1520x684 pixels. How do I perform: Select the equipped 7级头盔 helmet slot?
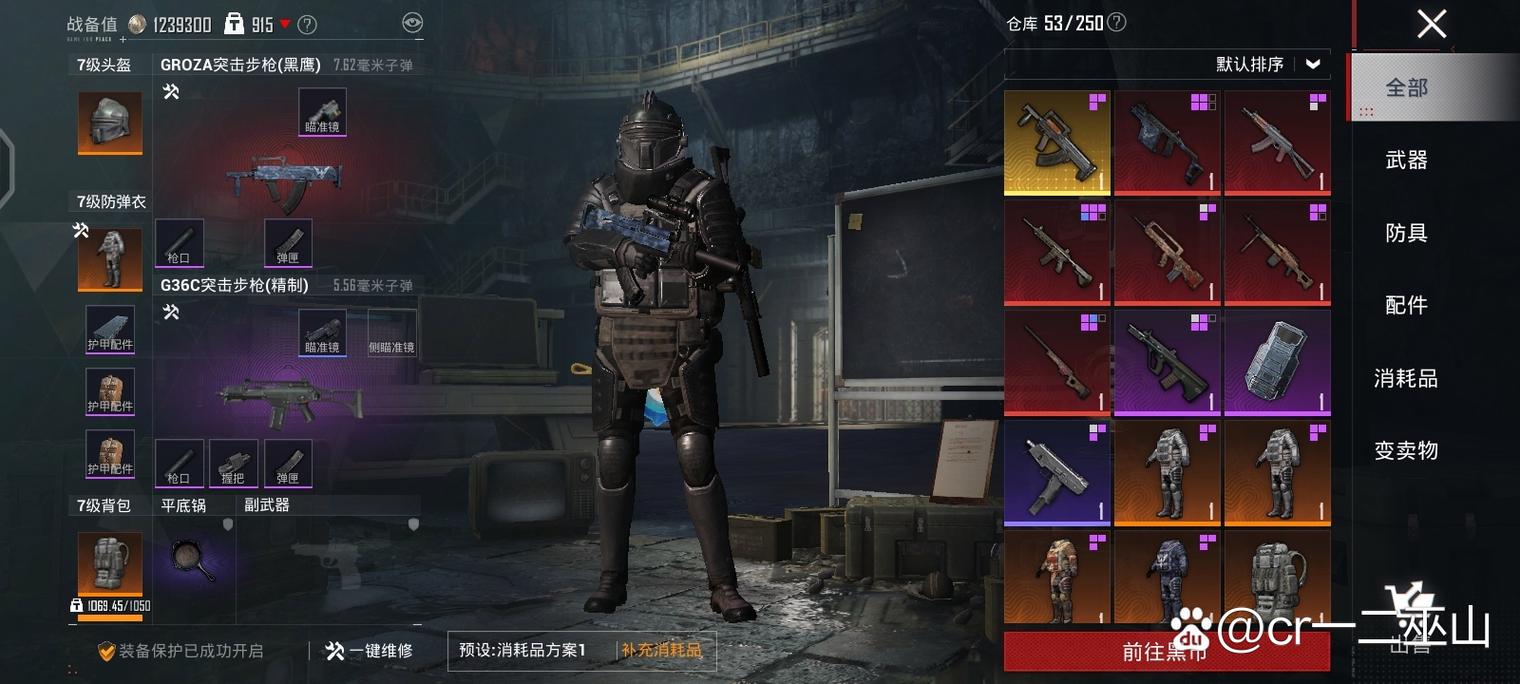(110, 123)
